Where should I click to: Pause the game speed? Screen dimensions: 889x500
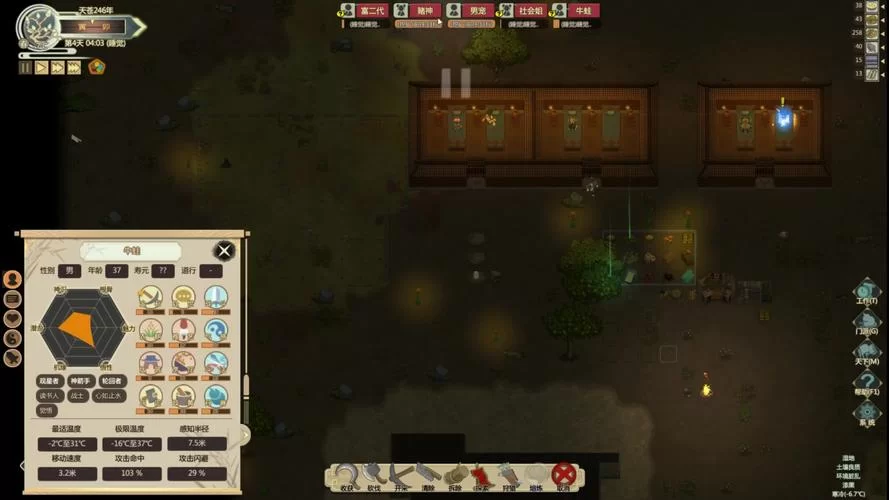[25, 68]
